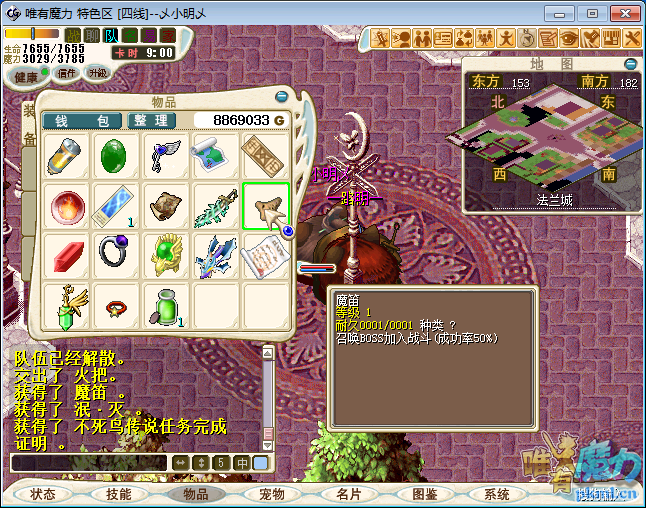Viewport: 646px width, 508px height.
Task: Choose the purple gem ring slot
Action: 117,256
